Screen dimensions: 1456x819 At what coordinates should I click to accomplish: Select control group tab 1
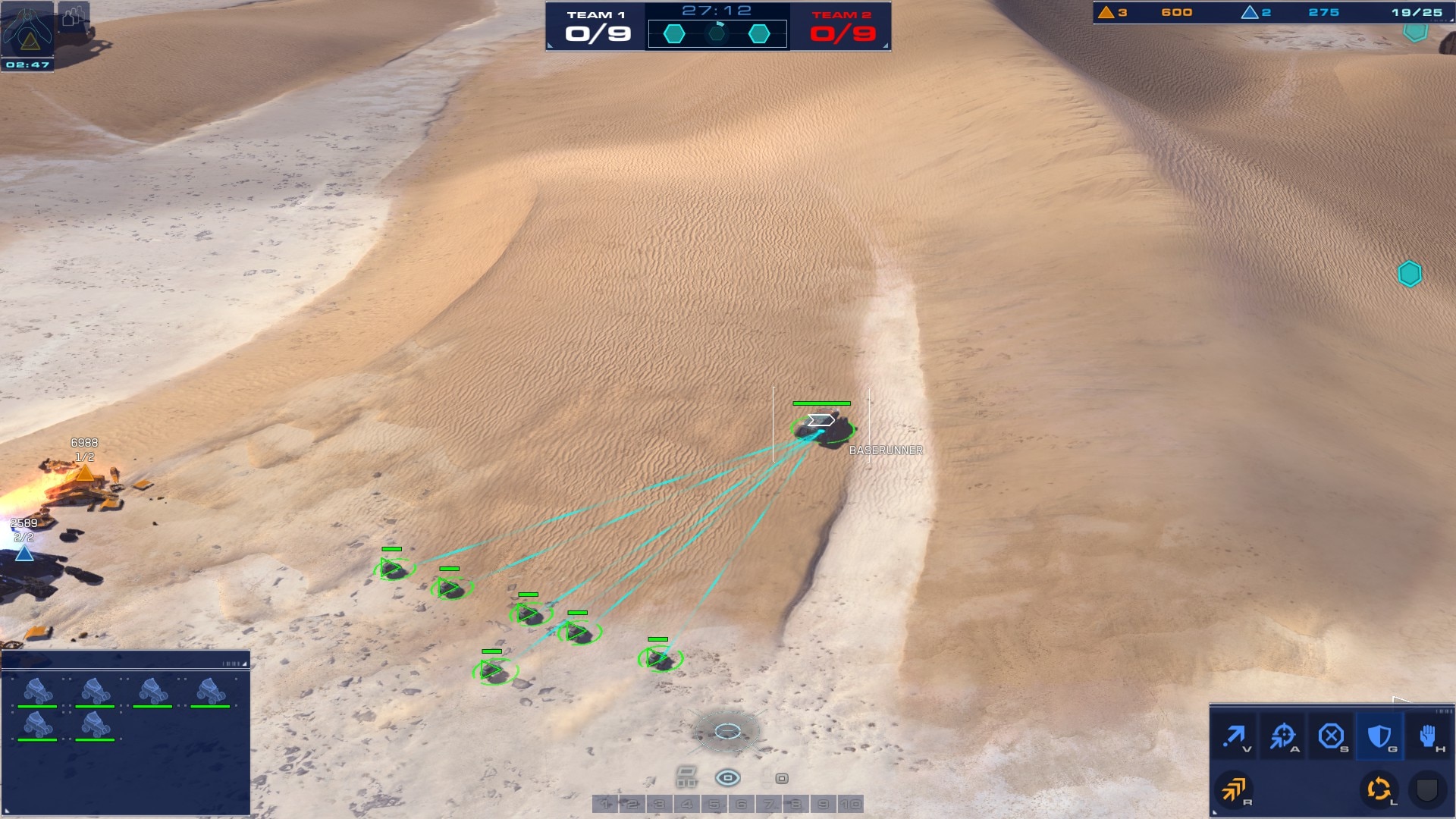[604, 802]
